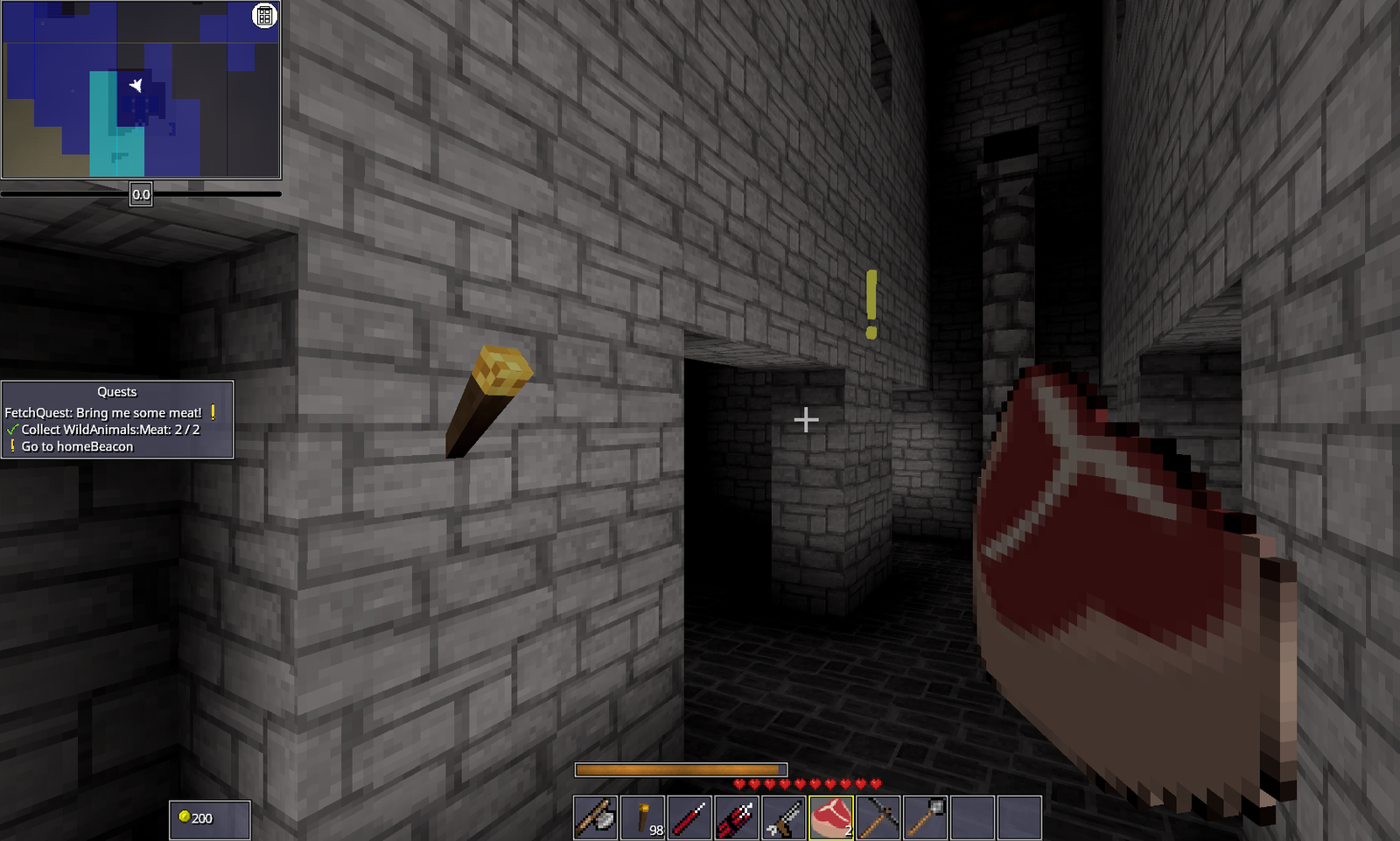Screen dimensions: 1400x841
Task: Select the raw meat hotbar slot
Action: (x=831, y=818)
